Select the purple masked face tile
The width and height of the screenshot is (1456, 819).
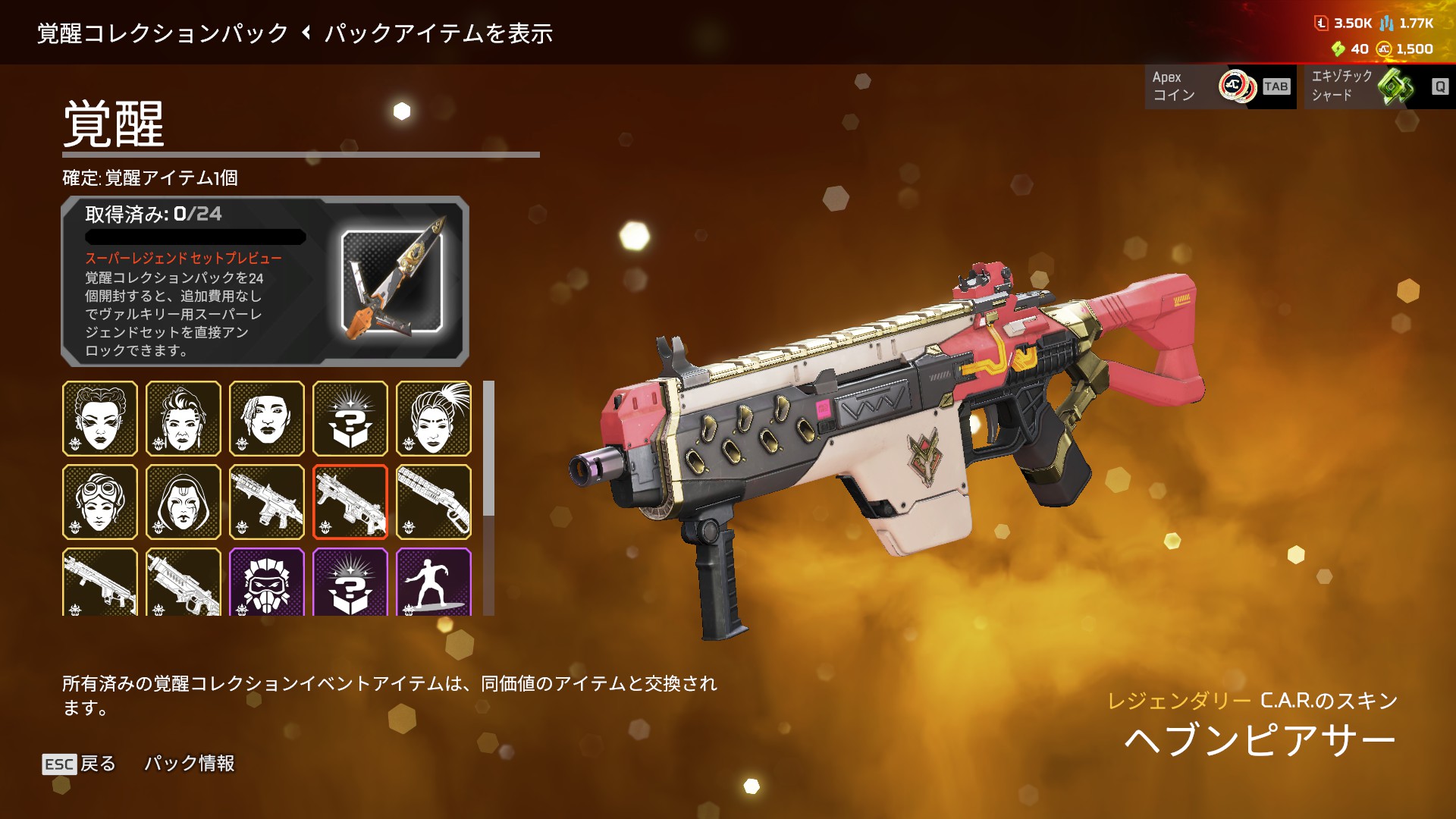(x=267, y=582)
